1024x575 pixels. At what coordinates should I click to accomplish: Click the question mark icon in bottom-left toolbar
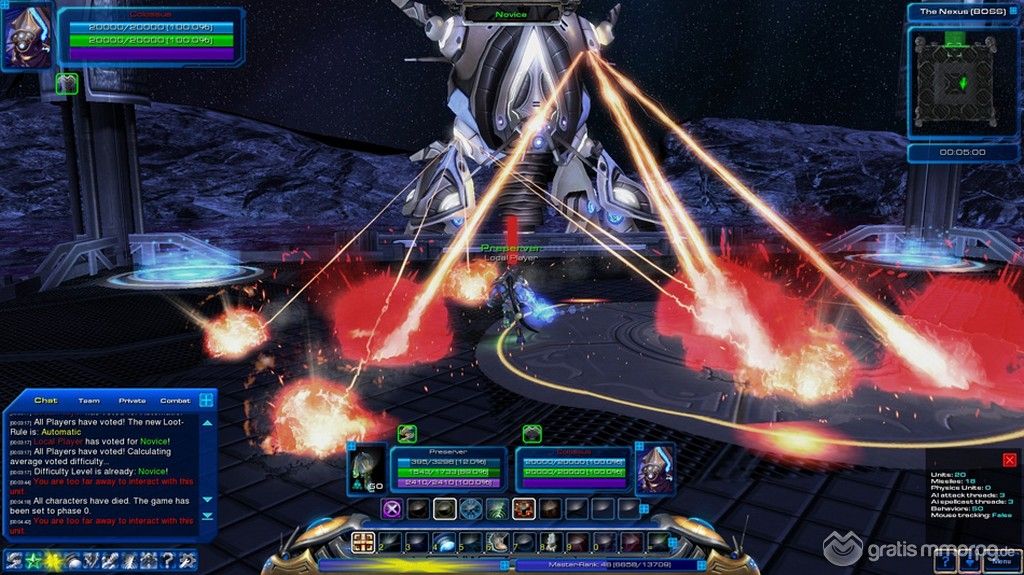(x=167, y=560)
